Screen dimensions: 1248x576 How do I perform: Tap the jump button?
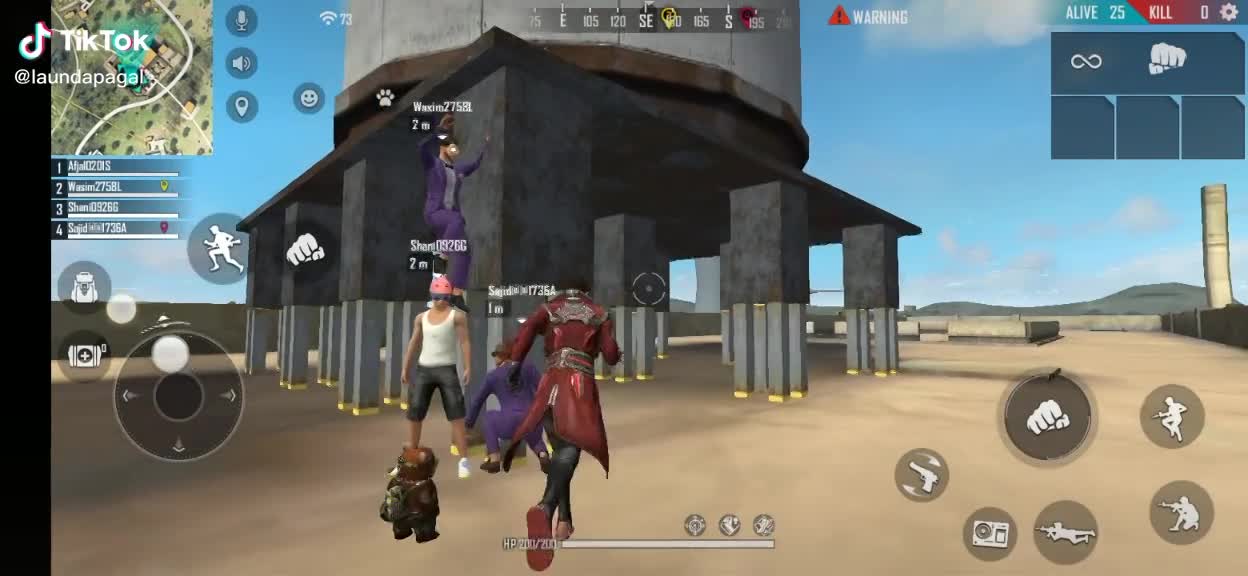1171,416
